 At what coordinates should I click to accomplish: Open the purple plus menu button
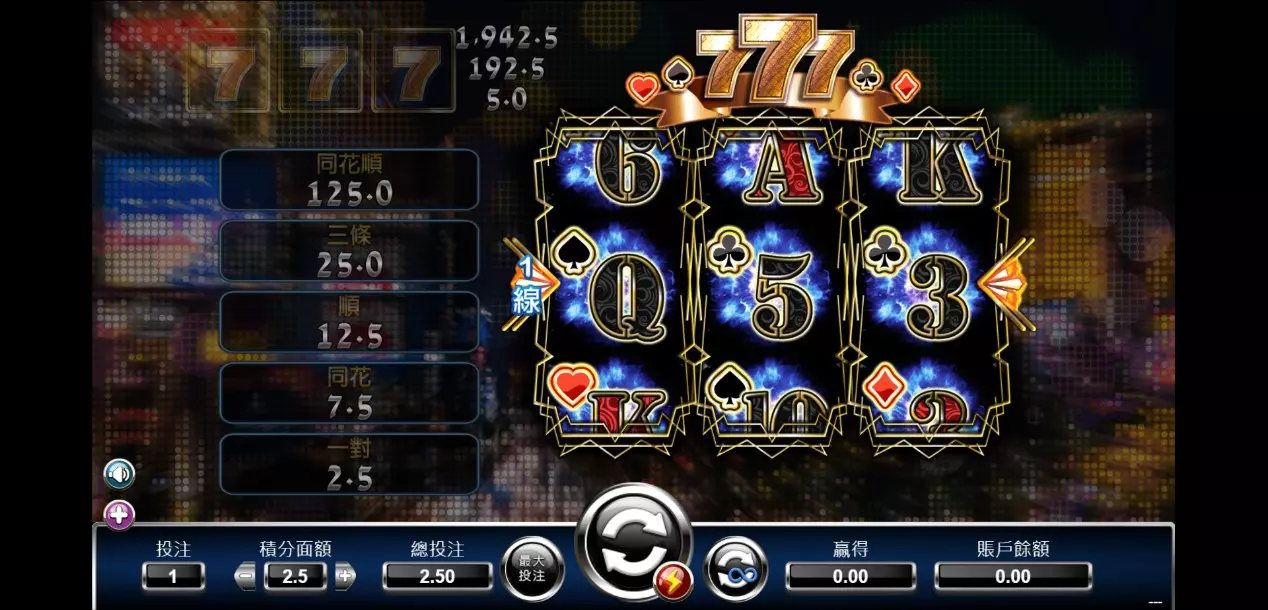119,516
